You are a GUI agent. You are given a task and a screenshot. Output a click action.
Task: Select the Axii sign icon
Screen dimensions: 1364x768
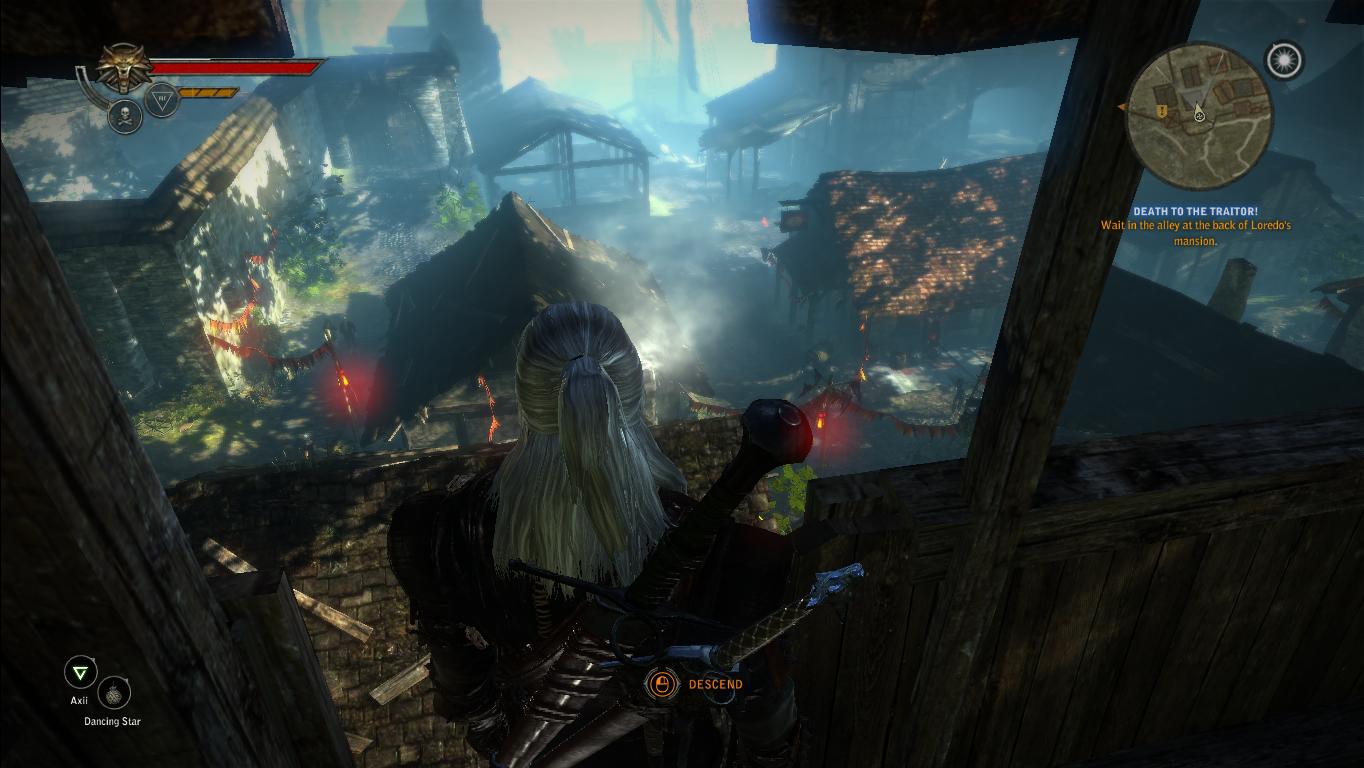[79, 672]
